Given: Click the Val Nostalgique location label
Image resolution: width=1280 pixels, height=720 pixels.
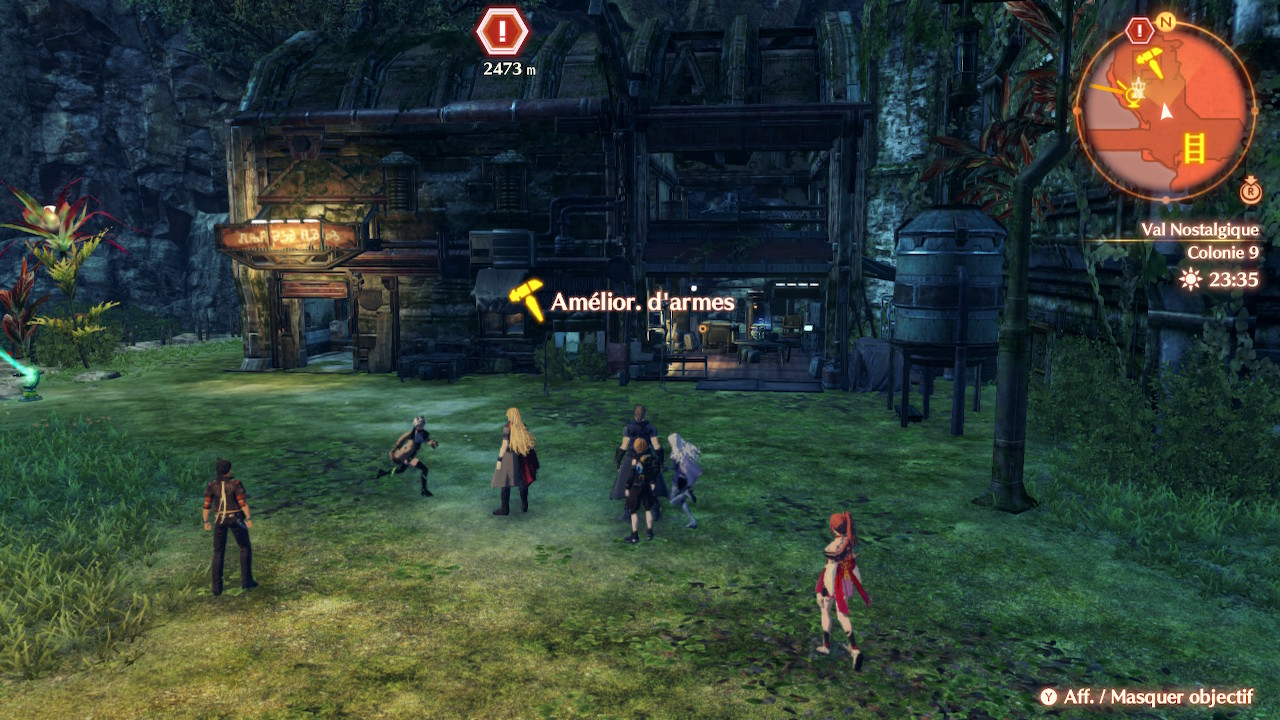Looking at the screenshot, I should tap(1200, 230).
